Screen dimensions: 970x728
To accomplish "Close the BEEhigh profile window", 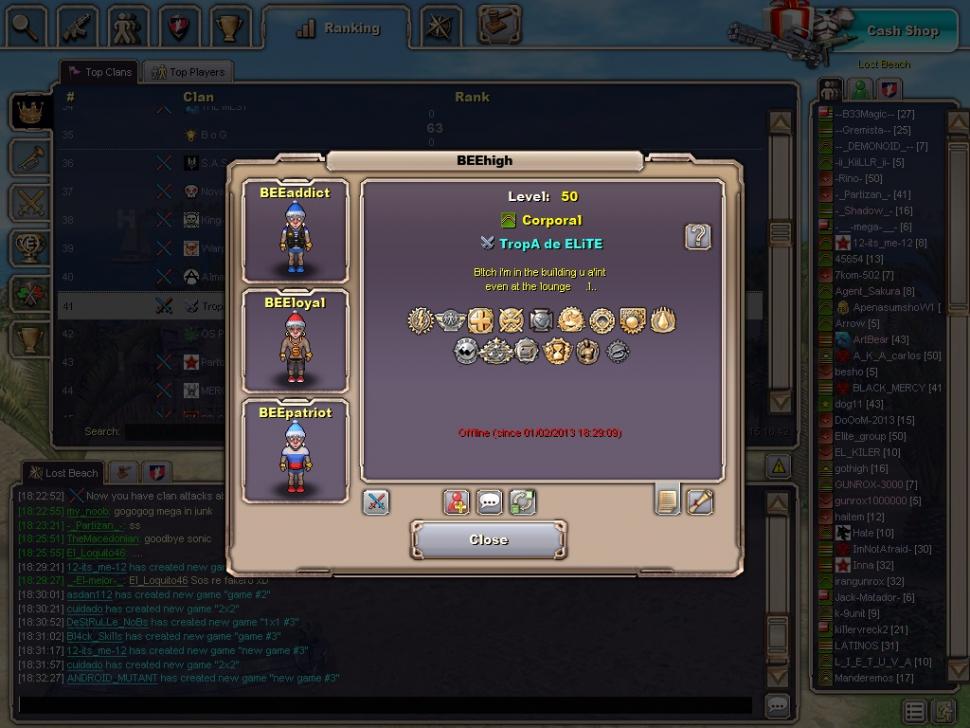I will tap(488, 540).
